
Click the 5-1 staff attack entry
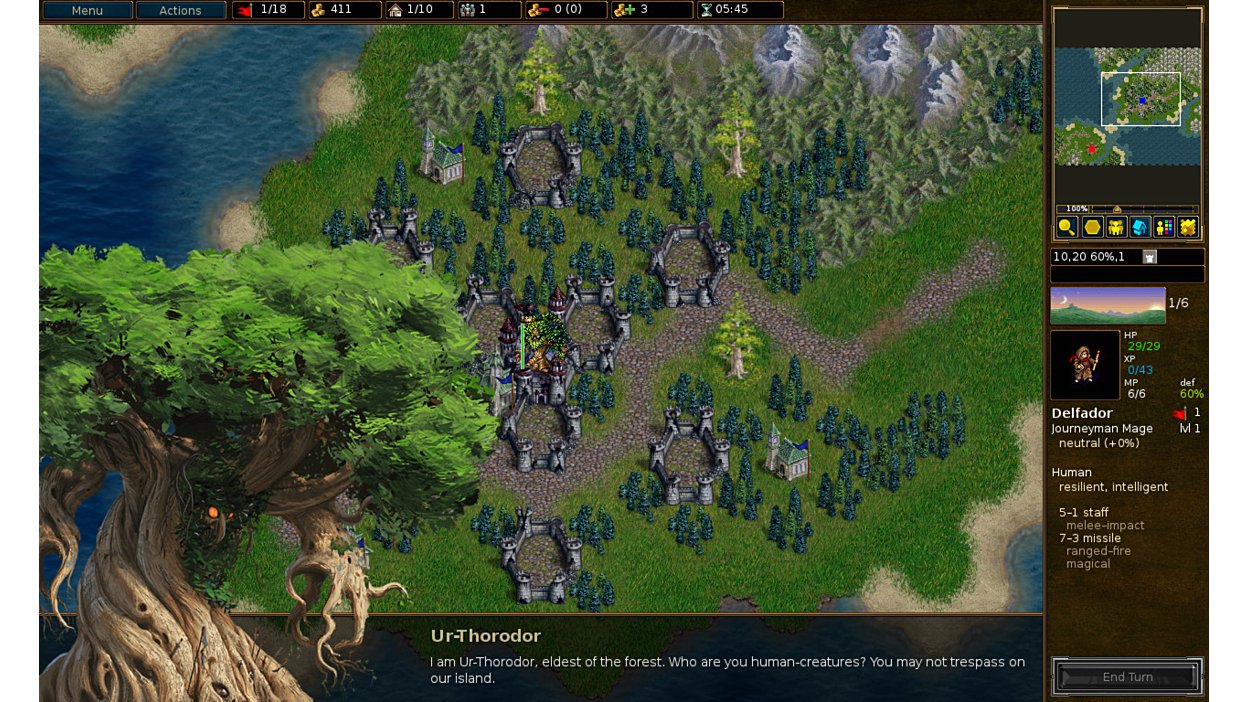pyautogui.click(x=1084, y=512)
